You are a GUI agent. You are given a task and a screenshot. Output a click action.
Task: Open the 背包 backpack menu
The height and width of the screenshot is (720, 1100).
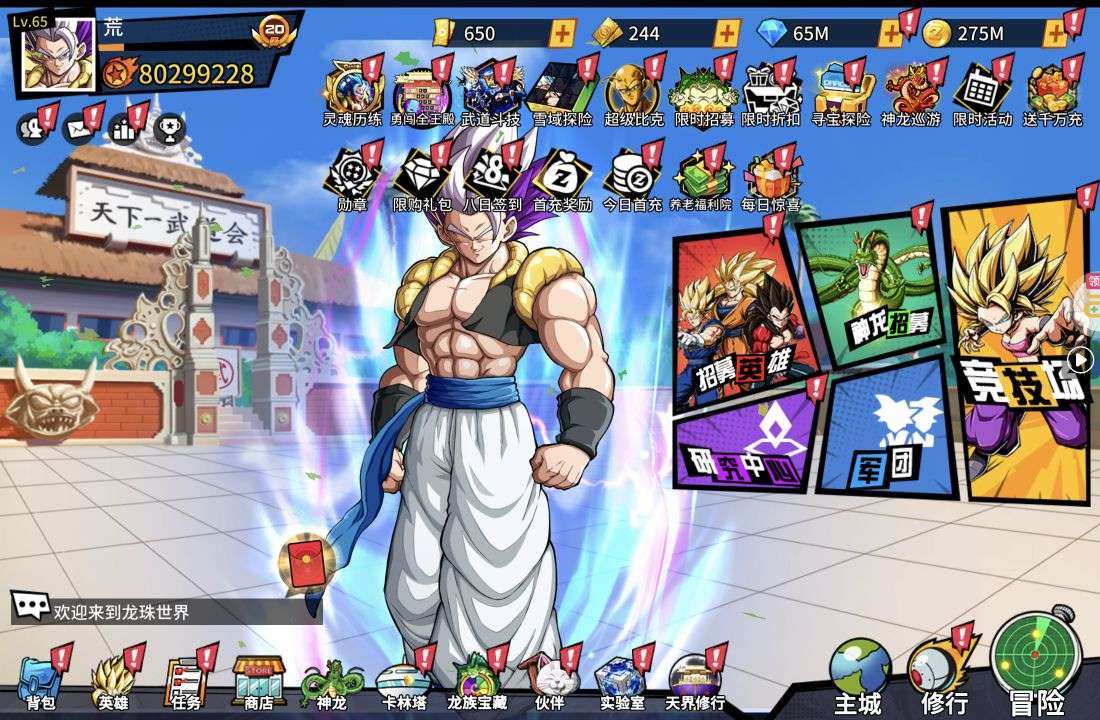[x=40, y=682]
